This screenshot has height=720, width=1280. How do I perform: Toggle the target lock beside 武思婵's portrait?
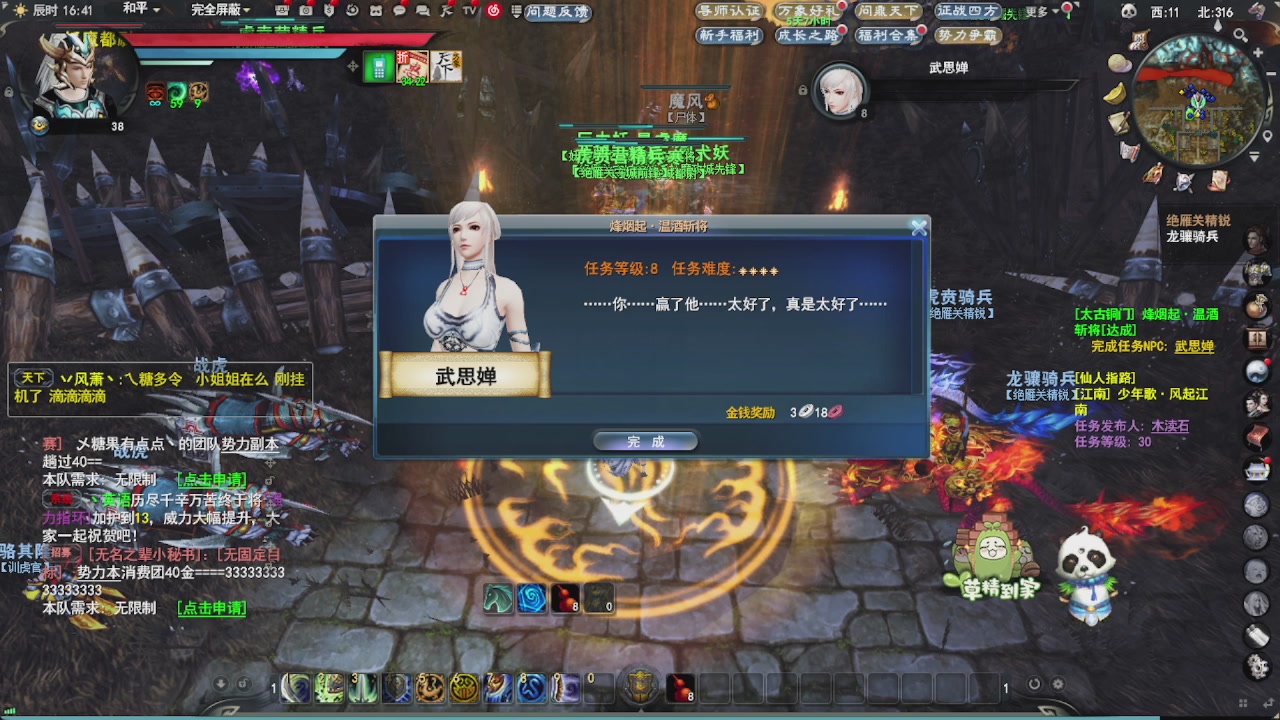pos(803,90)
